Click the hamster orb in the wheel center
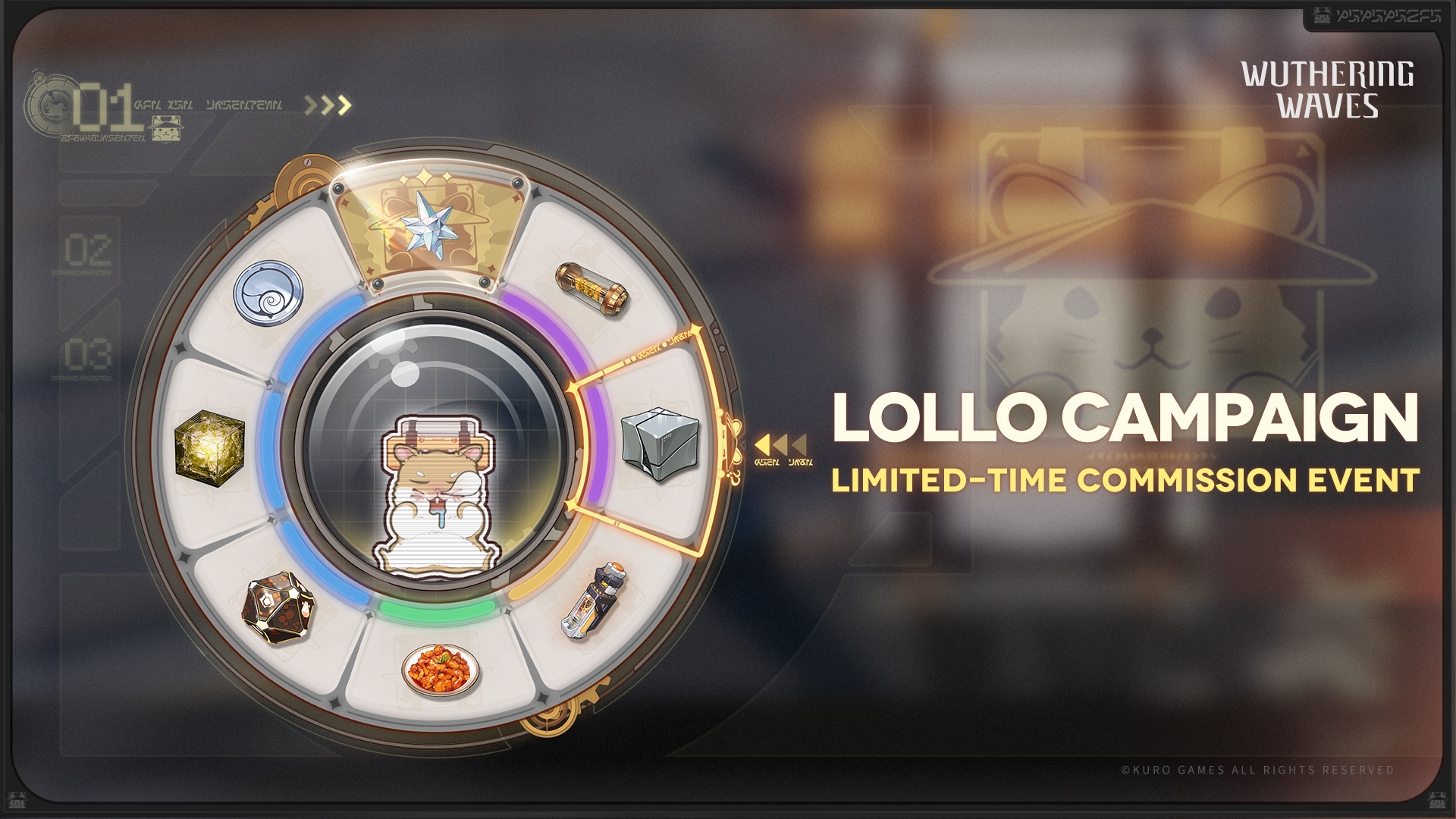This screenshot has height=819, width=1456. tap(435, 457)
